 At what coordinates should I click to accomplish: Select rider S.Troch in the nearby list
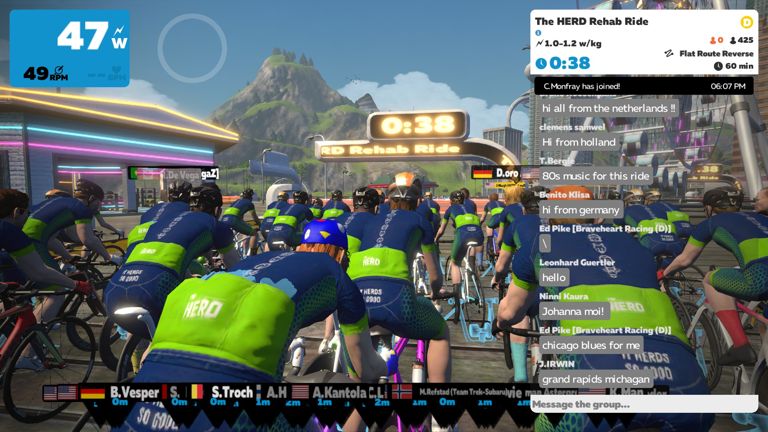pos(232,392)
